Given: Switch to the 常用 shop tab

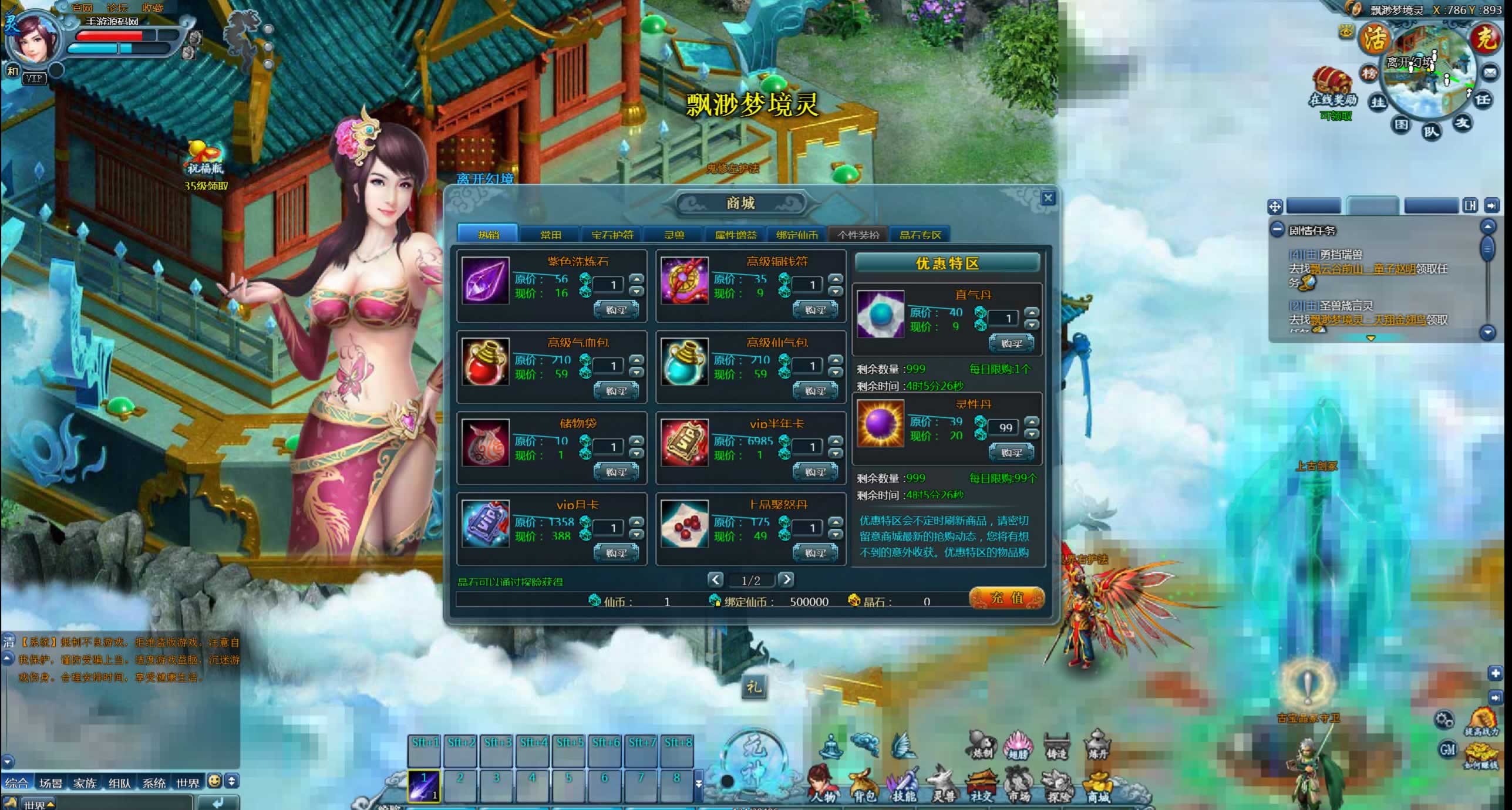Looking at the screenshot, I should click(x=550, y=235).
